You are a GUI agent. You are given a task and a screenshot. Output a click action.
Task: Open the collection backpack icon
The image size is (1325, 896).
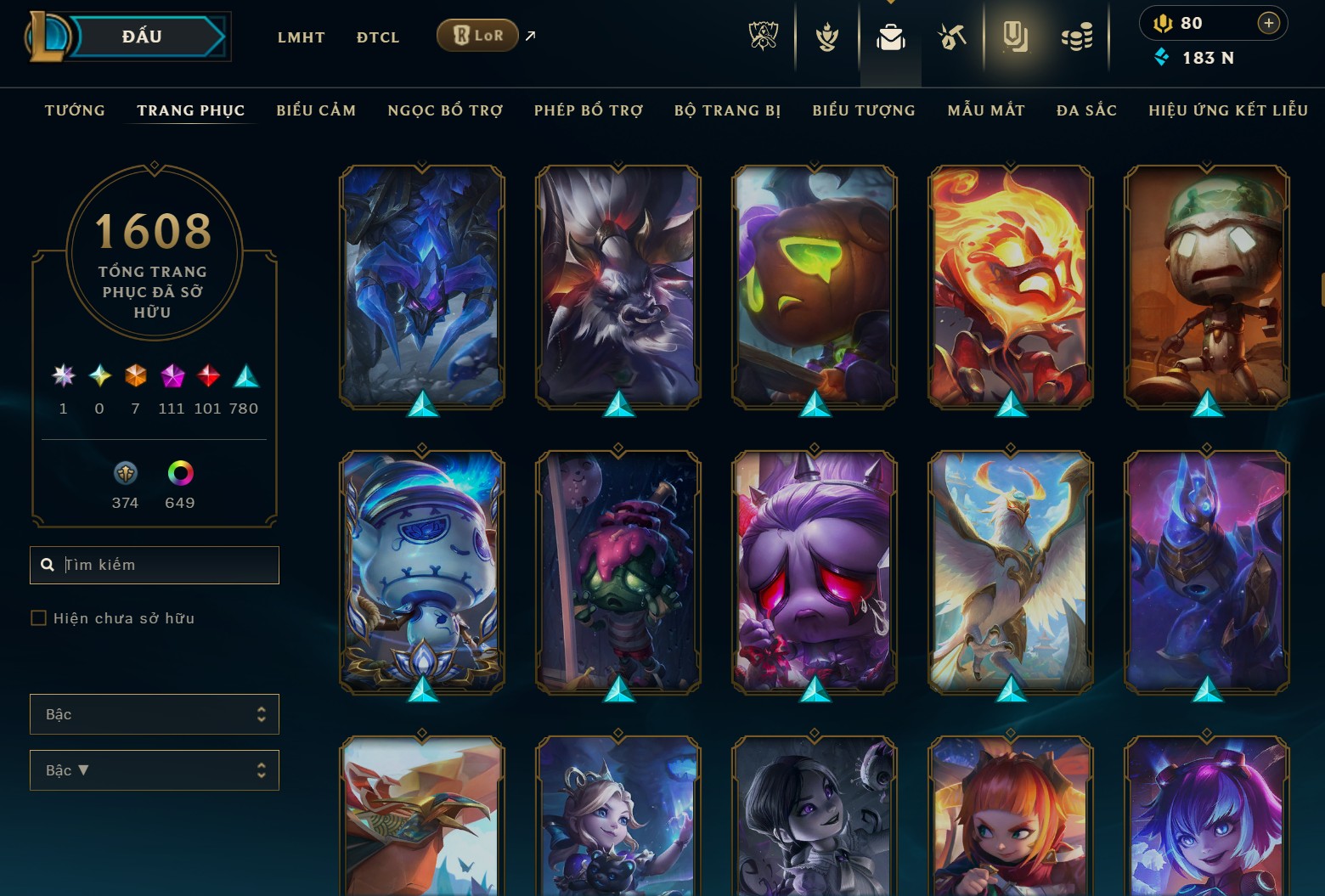(890, 37)
